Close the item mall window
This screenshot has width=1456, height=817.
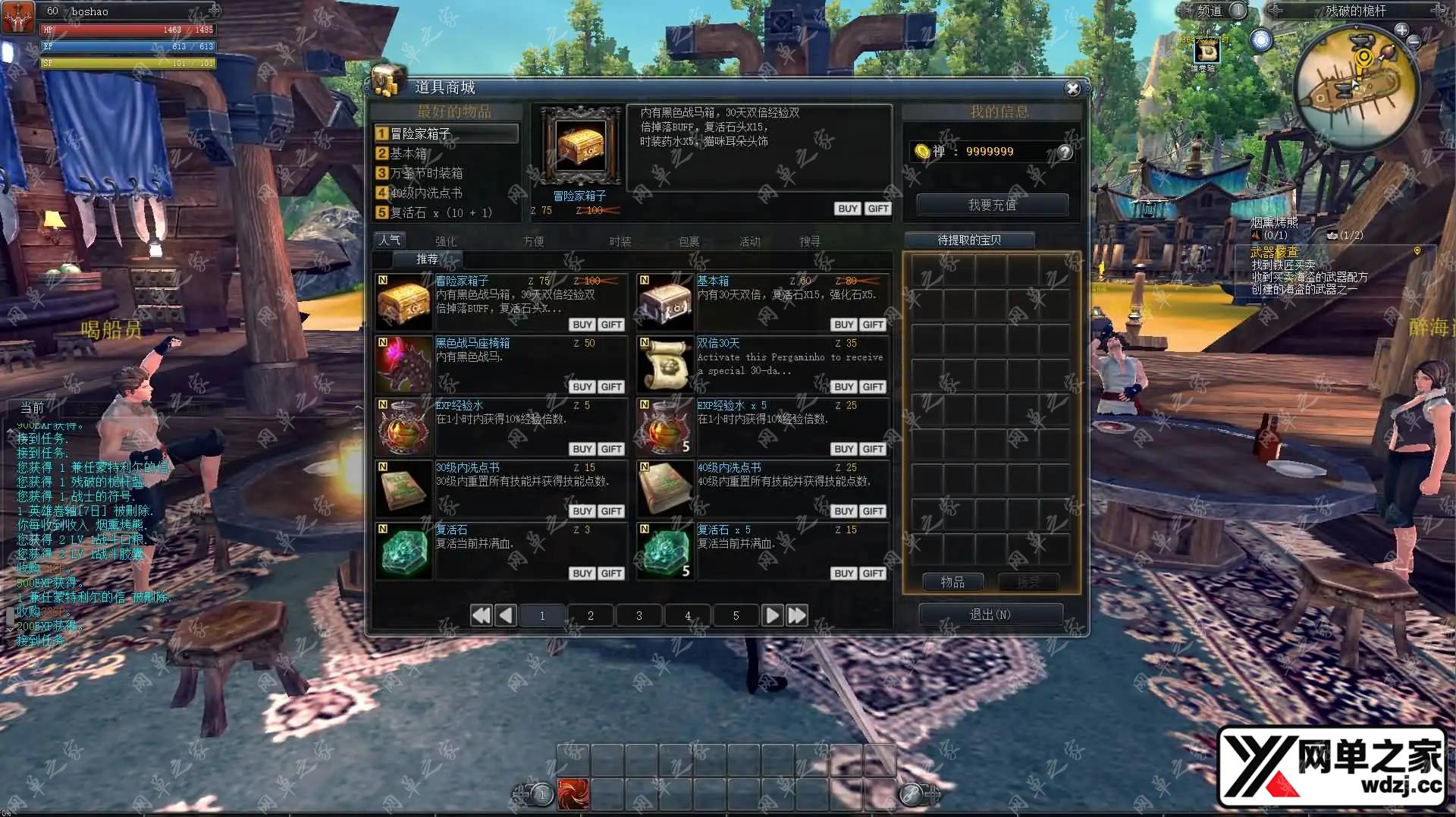point(1072,89)
